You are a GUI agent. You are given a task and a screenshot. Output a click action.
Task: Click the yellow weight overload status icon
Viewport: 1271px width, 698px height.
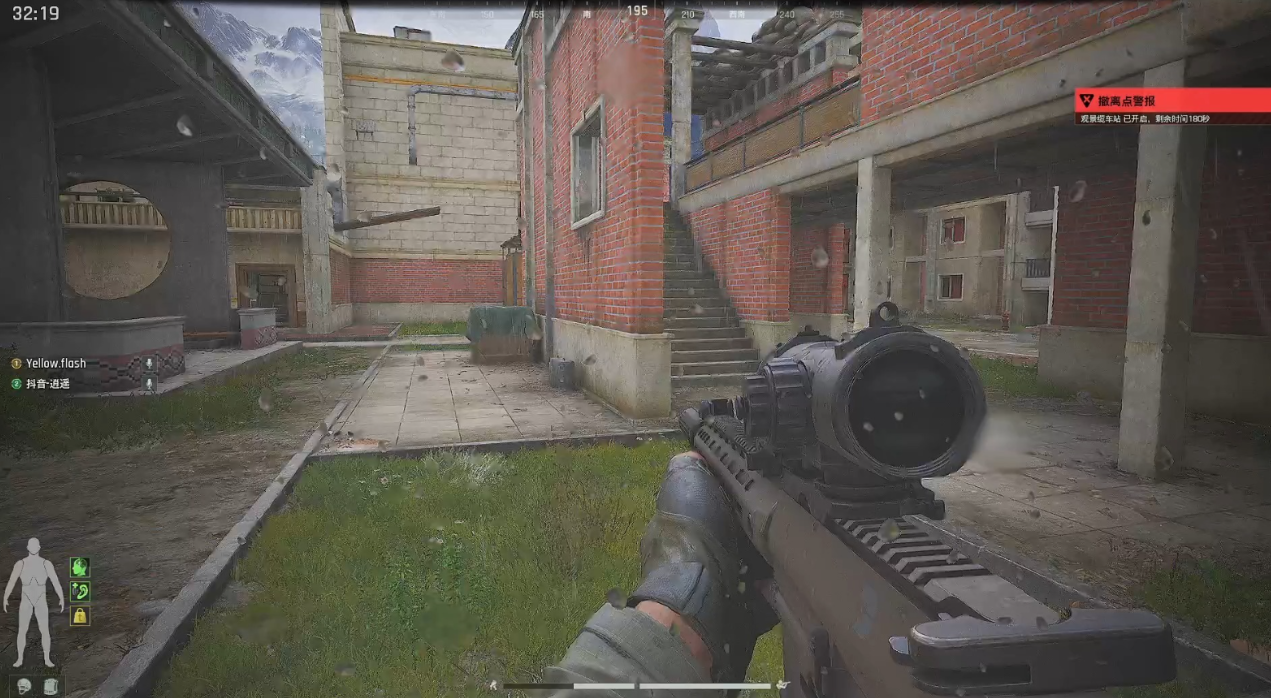click(x=80, y=615)
